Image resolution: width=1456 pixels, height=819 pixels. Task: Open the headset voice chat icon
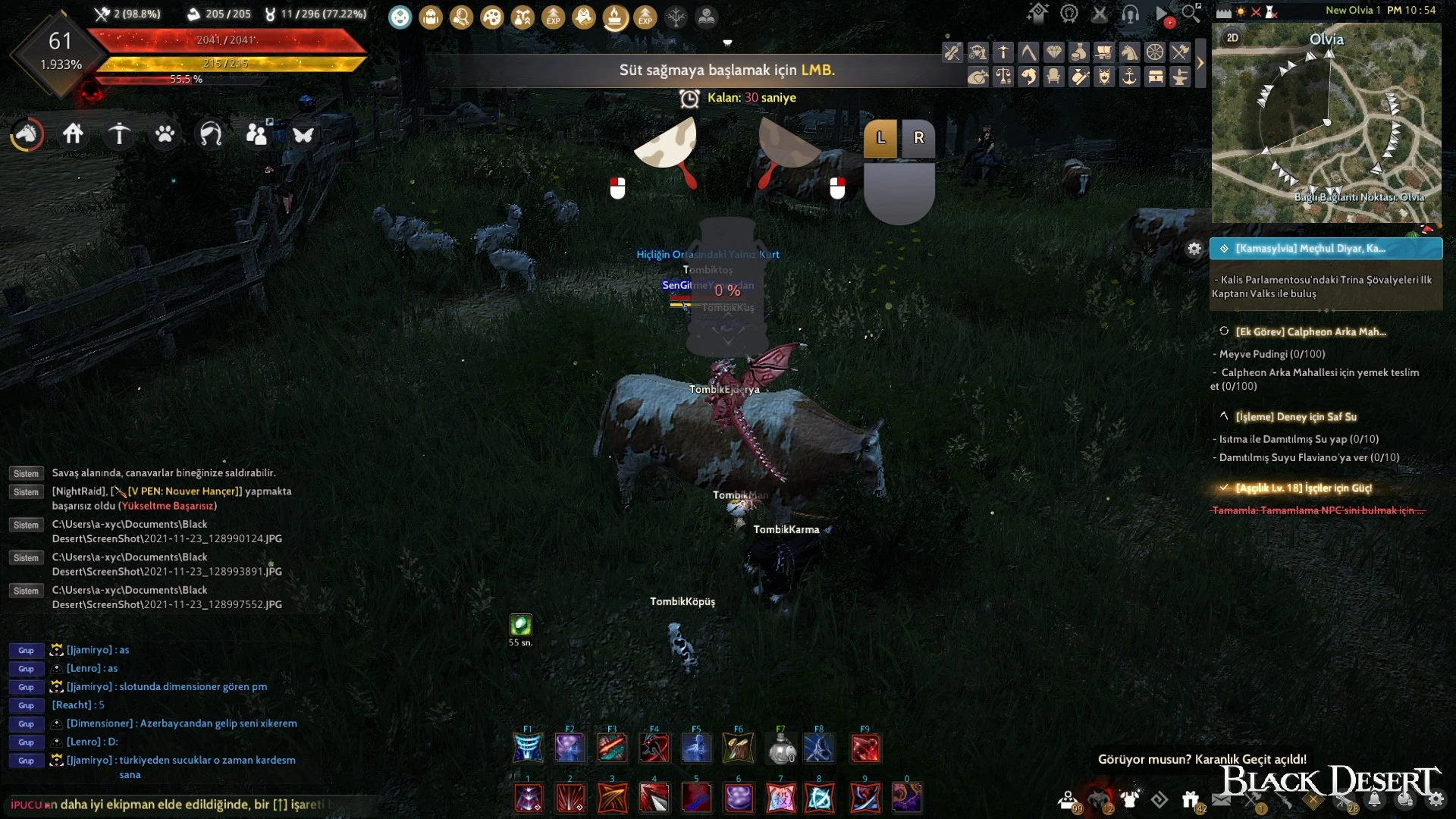[x=1130, y=14]
